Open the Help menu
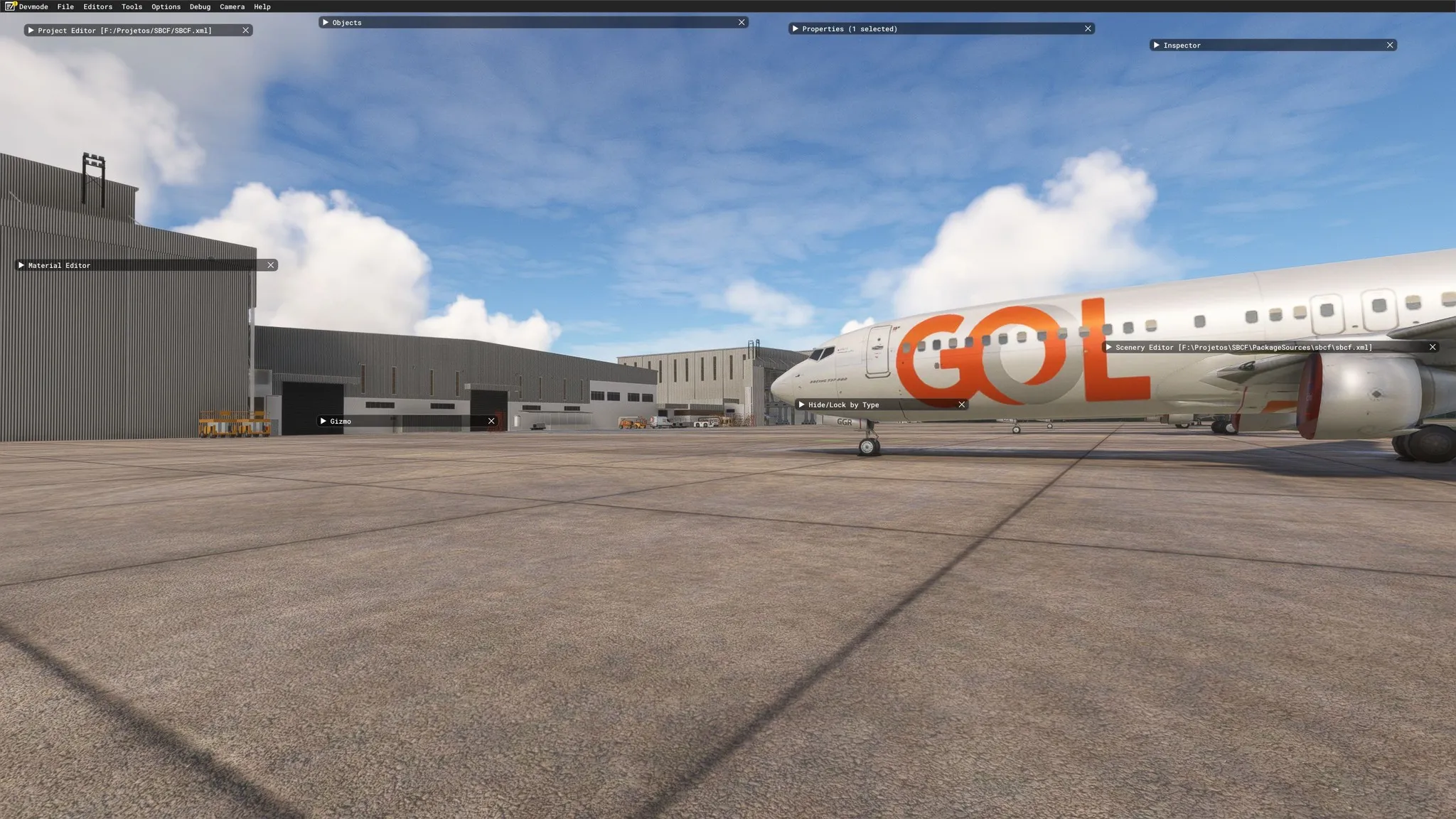 [262, 6]
